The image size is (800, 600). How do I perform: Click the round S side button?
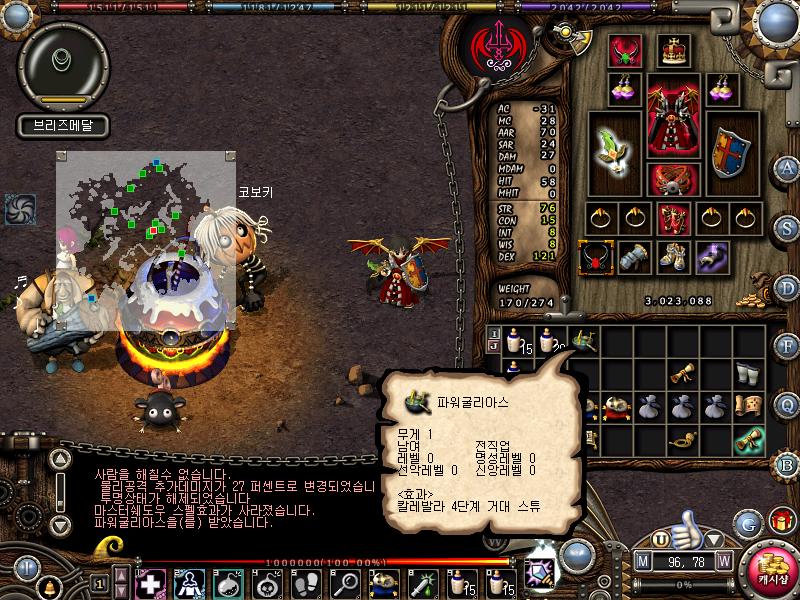coord(787,226)
